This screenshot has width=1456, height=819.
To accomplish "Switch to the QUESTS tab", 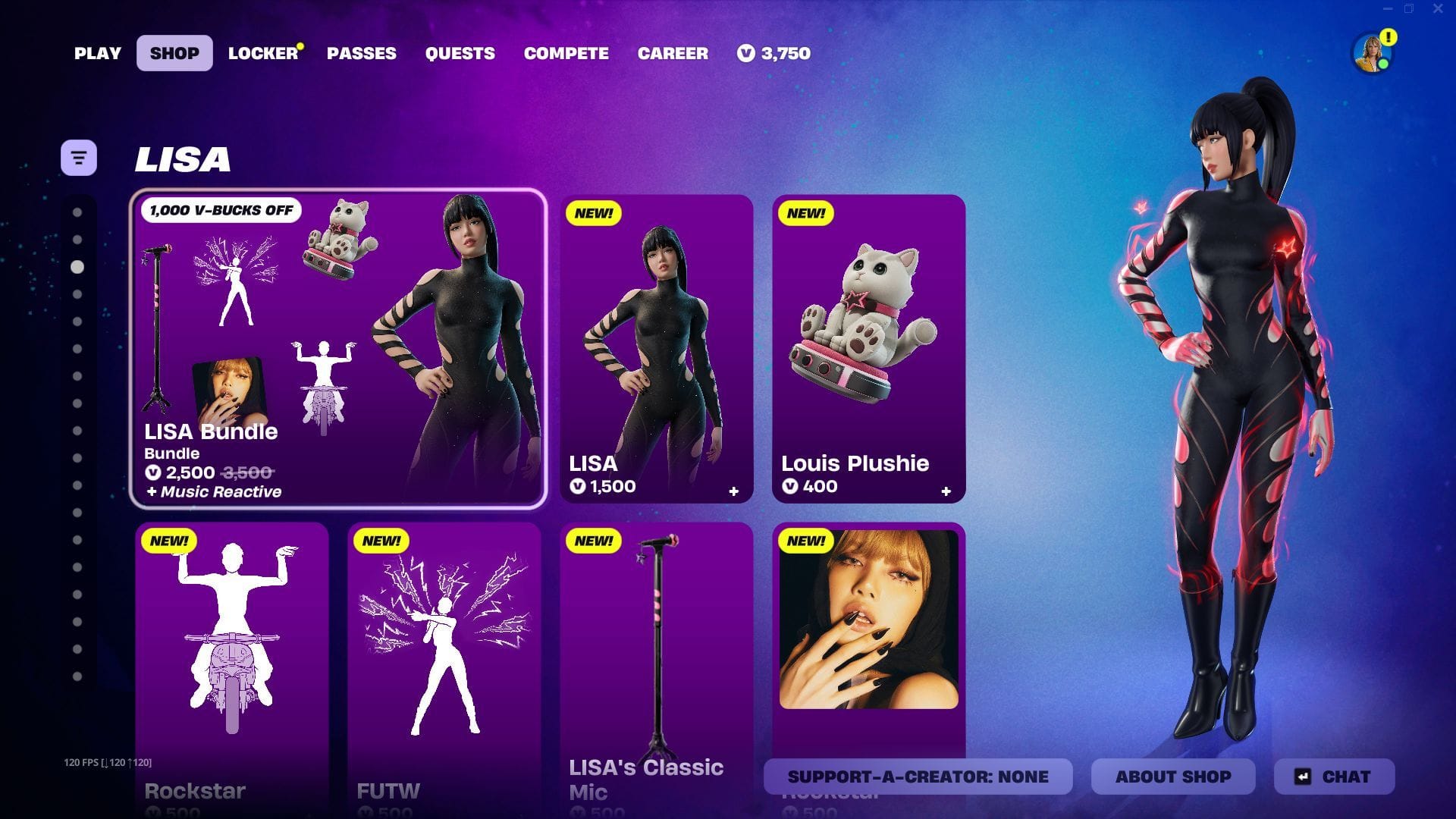I will [460, 53].
